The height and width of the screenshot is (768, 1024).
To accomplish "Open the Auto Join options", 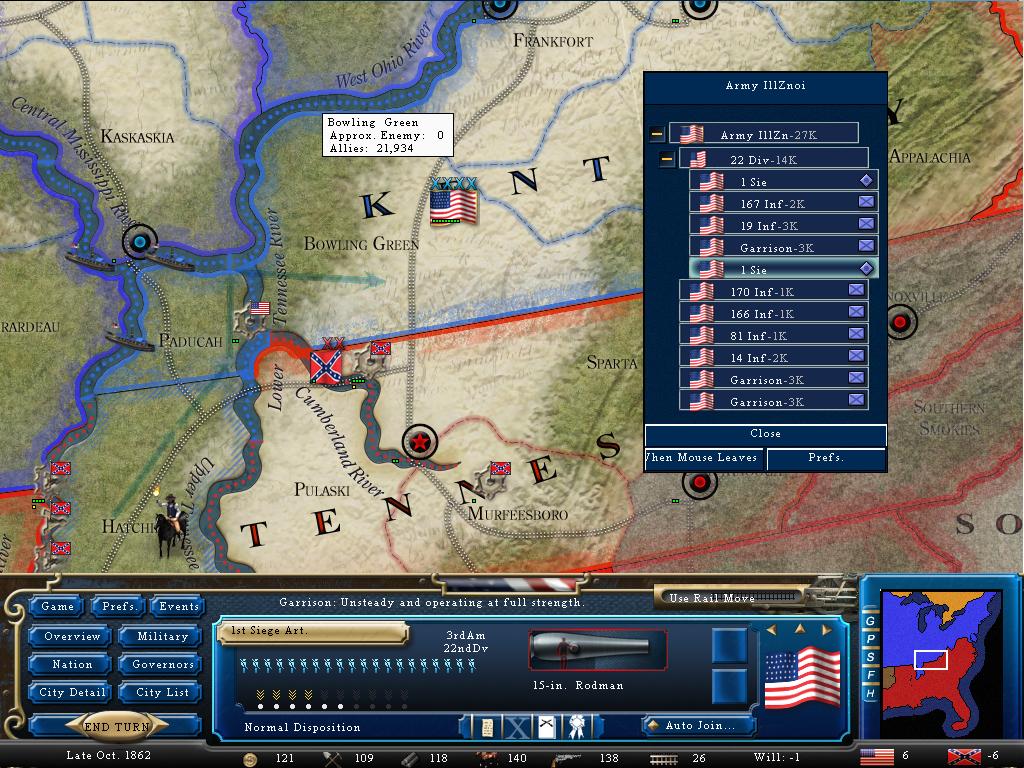I will (x=697, y=726).
